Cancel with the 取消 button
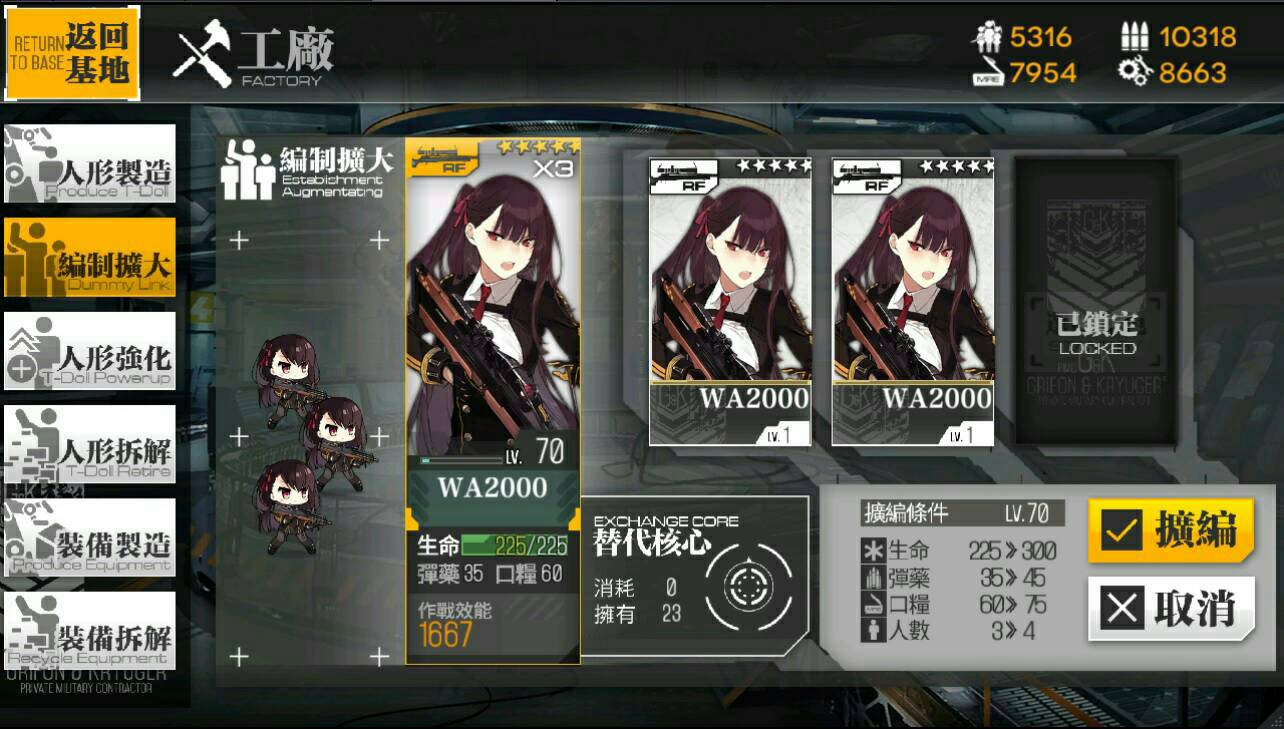Image resolution: width=1284 pixels, height=729 pixels. tap(1170, 608)
